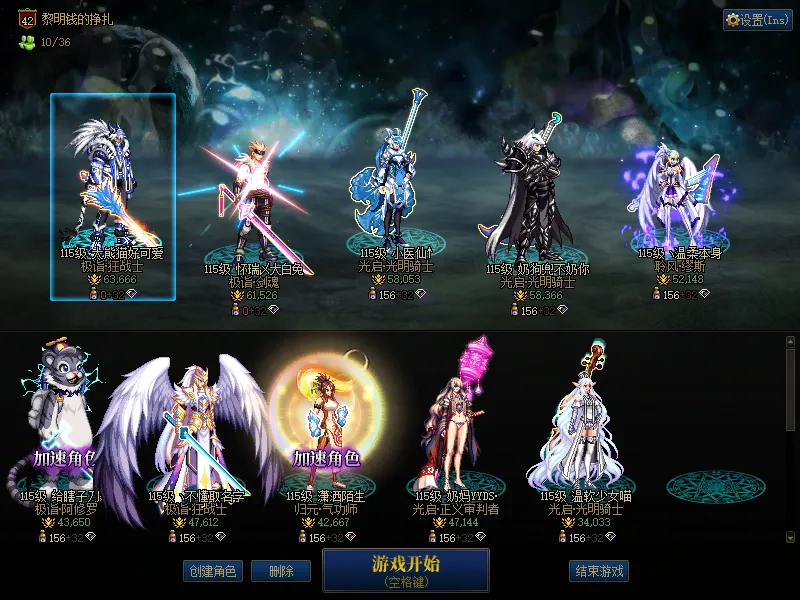The height and width of the screenshot is (600, 800).
Task: Click the 游戏开始 start game button
Action: pos(405,569)
